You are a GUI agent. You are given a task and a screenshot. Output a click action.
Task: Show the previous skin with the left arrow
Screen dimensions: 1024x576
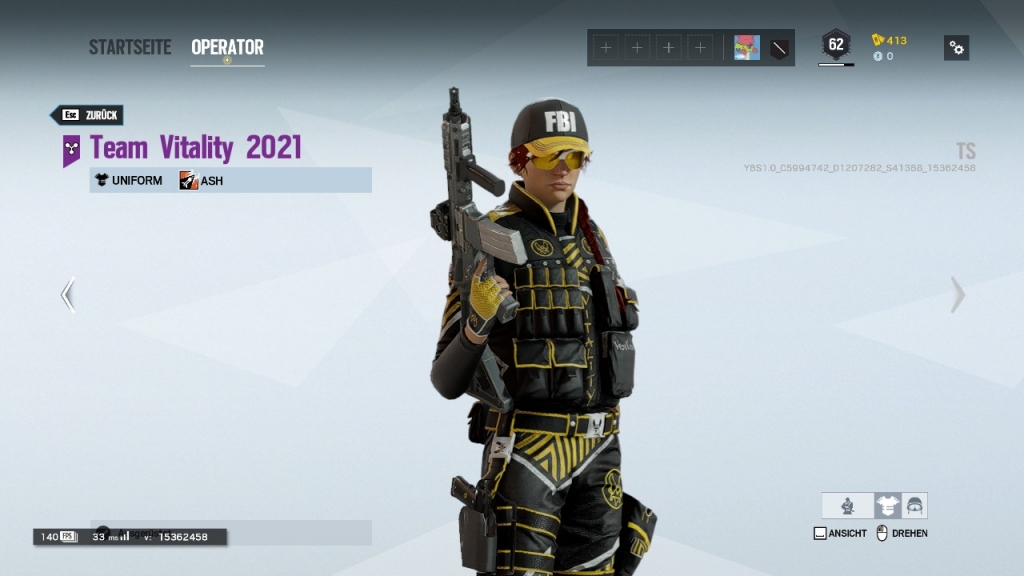[68, 295]
